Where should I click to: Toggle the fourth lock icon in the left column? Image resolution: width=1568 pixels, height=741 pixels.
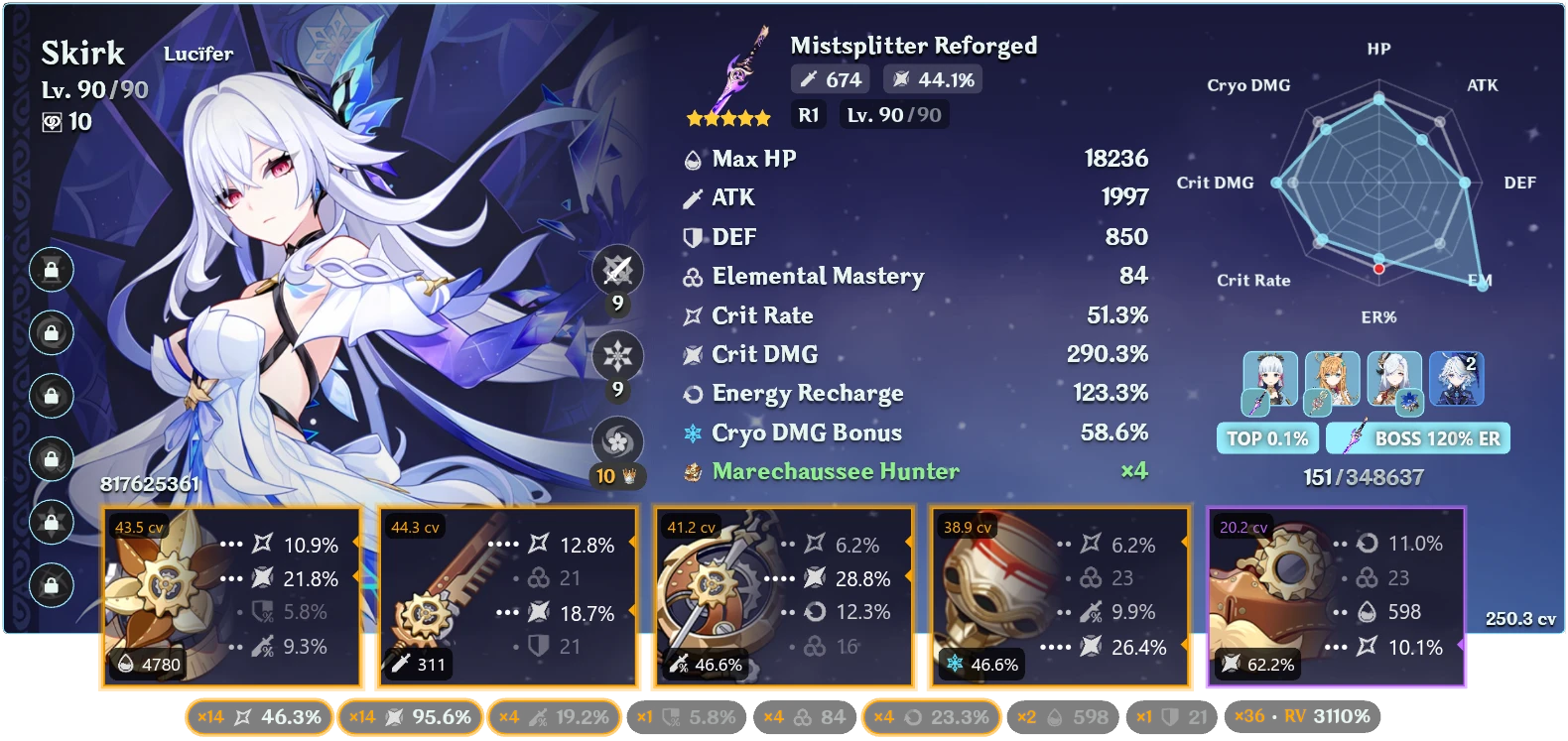pyautogui.click(x=50, y=455)
